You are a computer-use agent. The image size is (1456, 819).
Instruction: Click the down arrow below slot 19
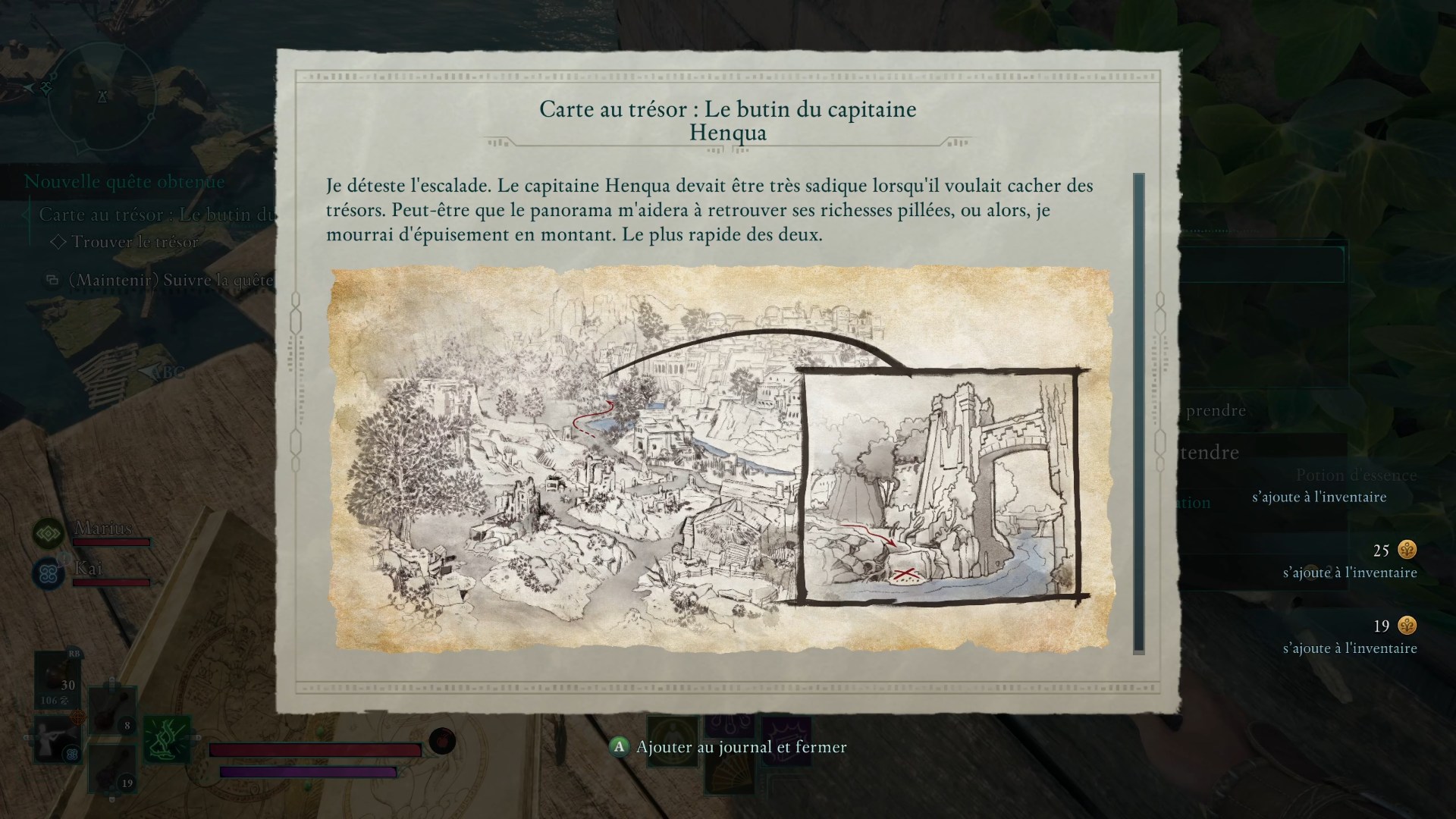point(112,799)
